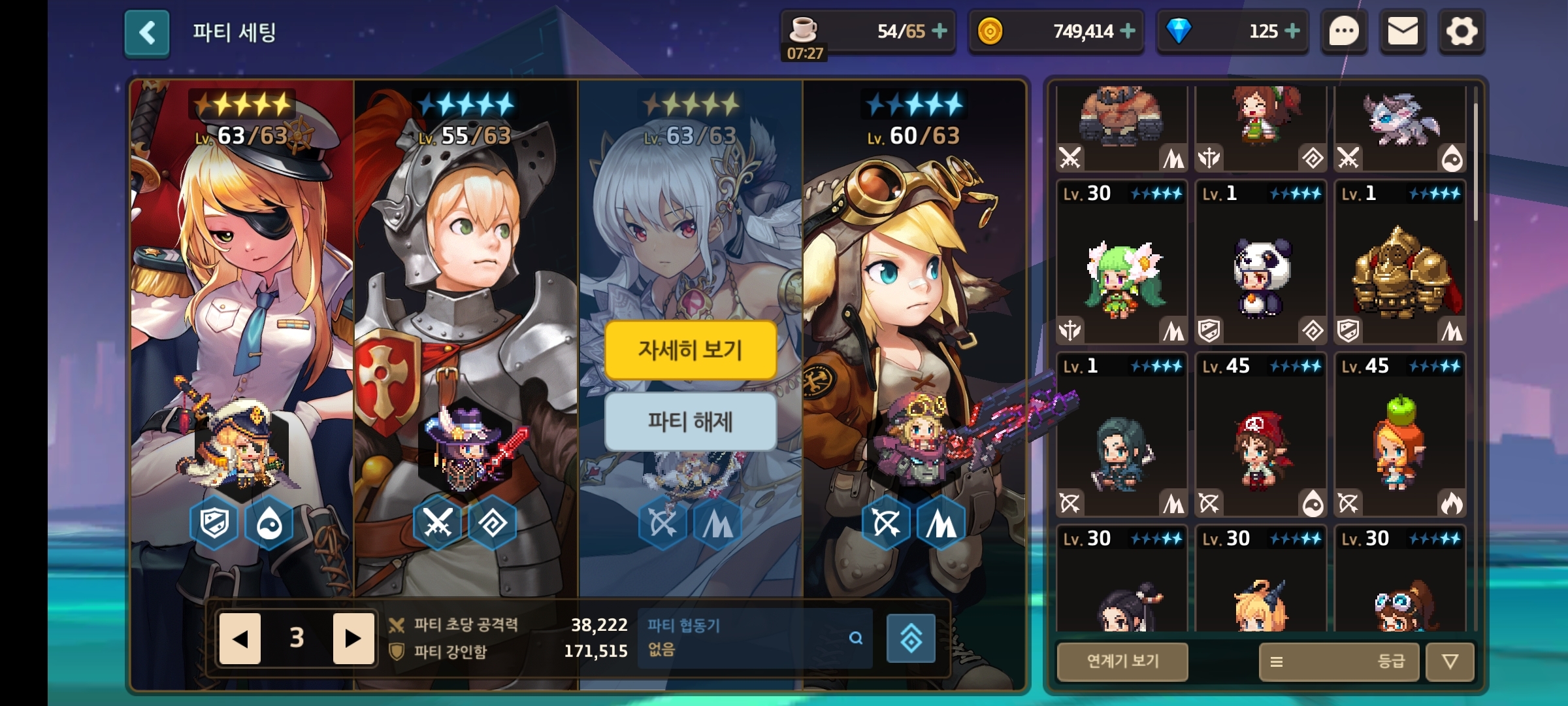
Task: Toggle the sort order triangle button
Action: 1450,662
